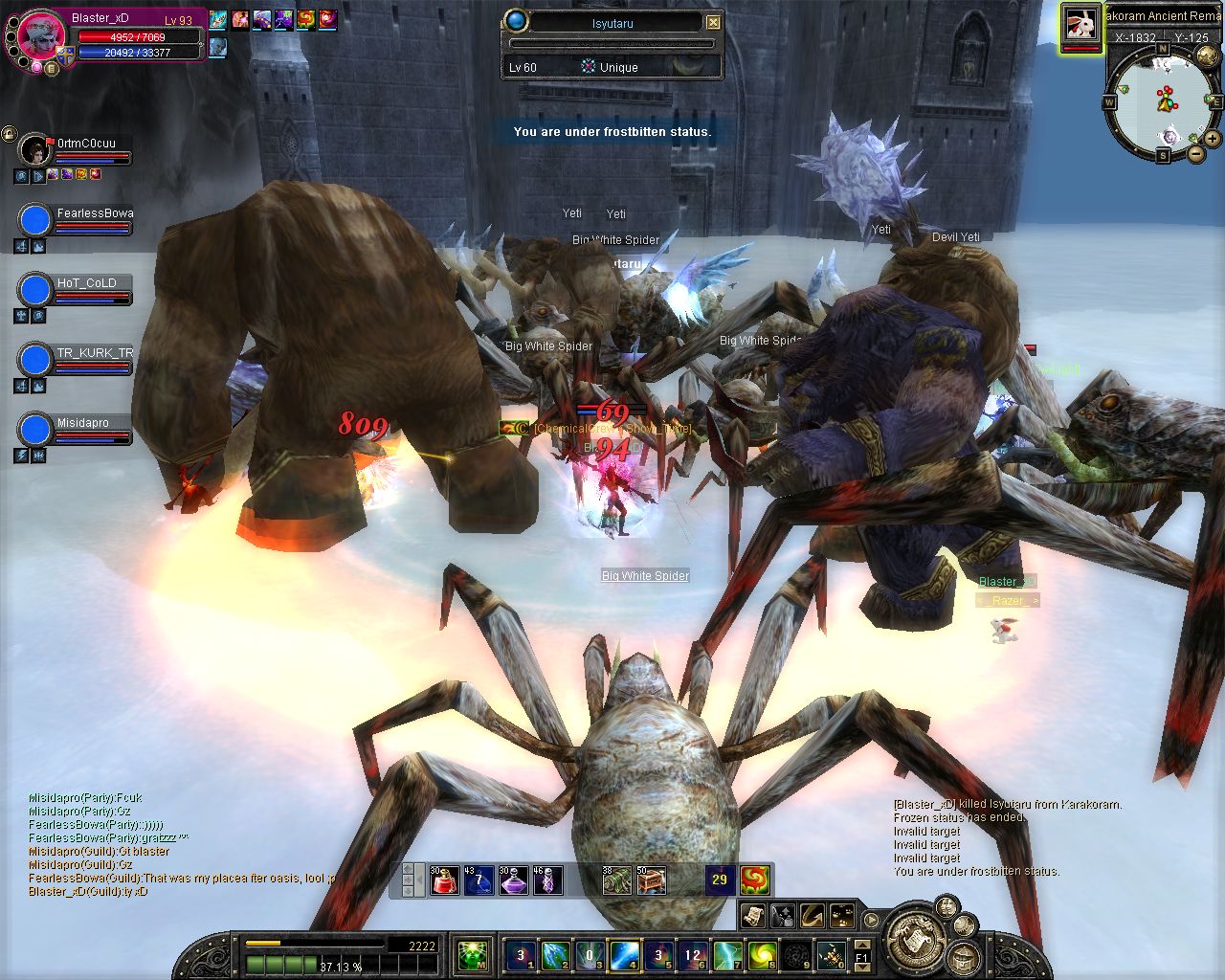1225x980 pixels.
Task: Use the blue mana potion slot
Action: (x=478, y=880)
